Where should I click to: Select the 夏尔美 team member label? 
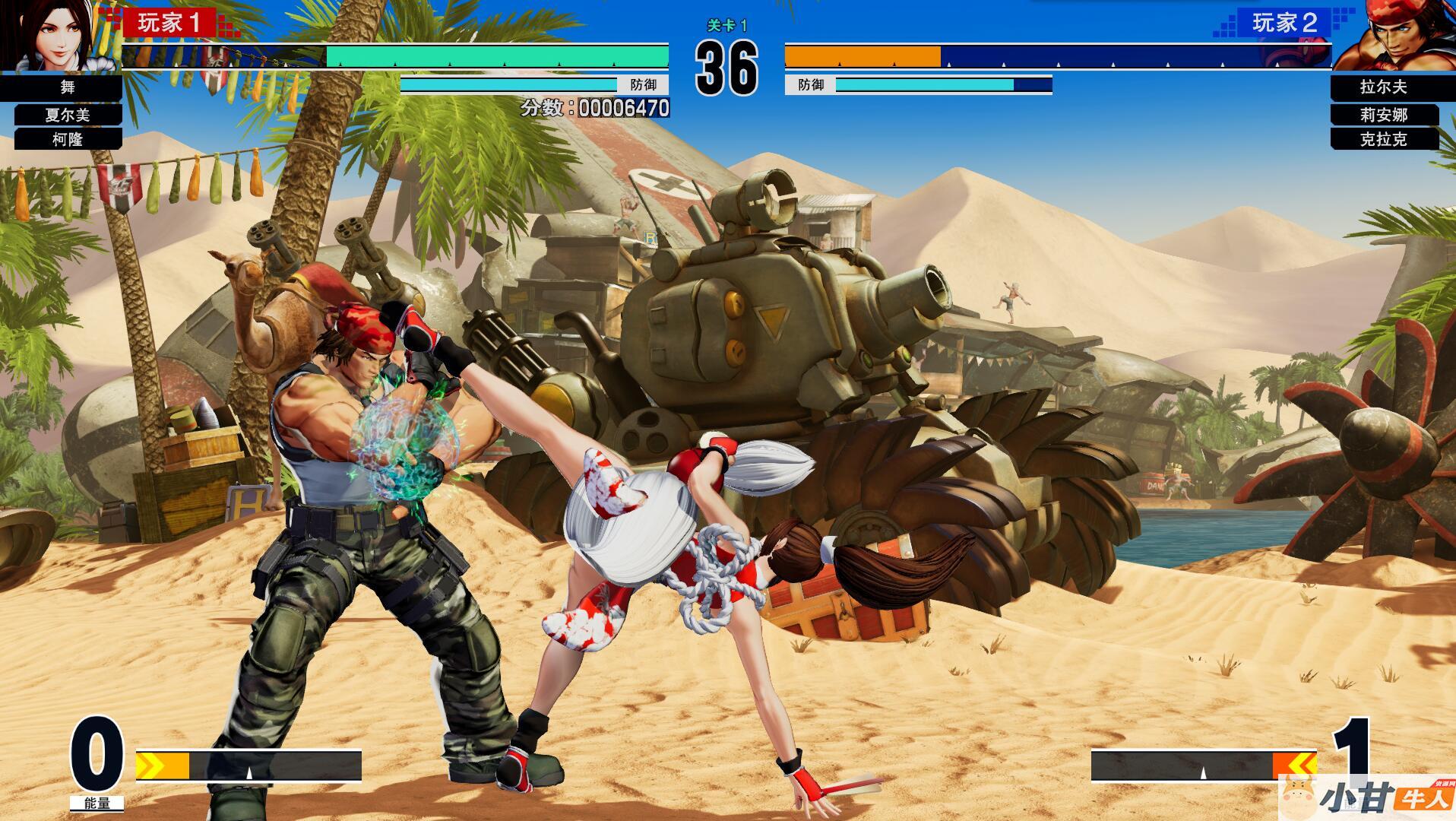coord(68,115)
